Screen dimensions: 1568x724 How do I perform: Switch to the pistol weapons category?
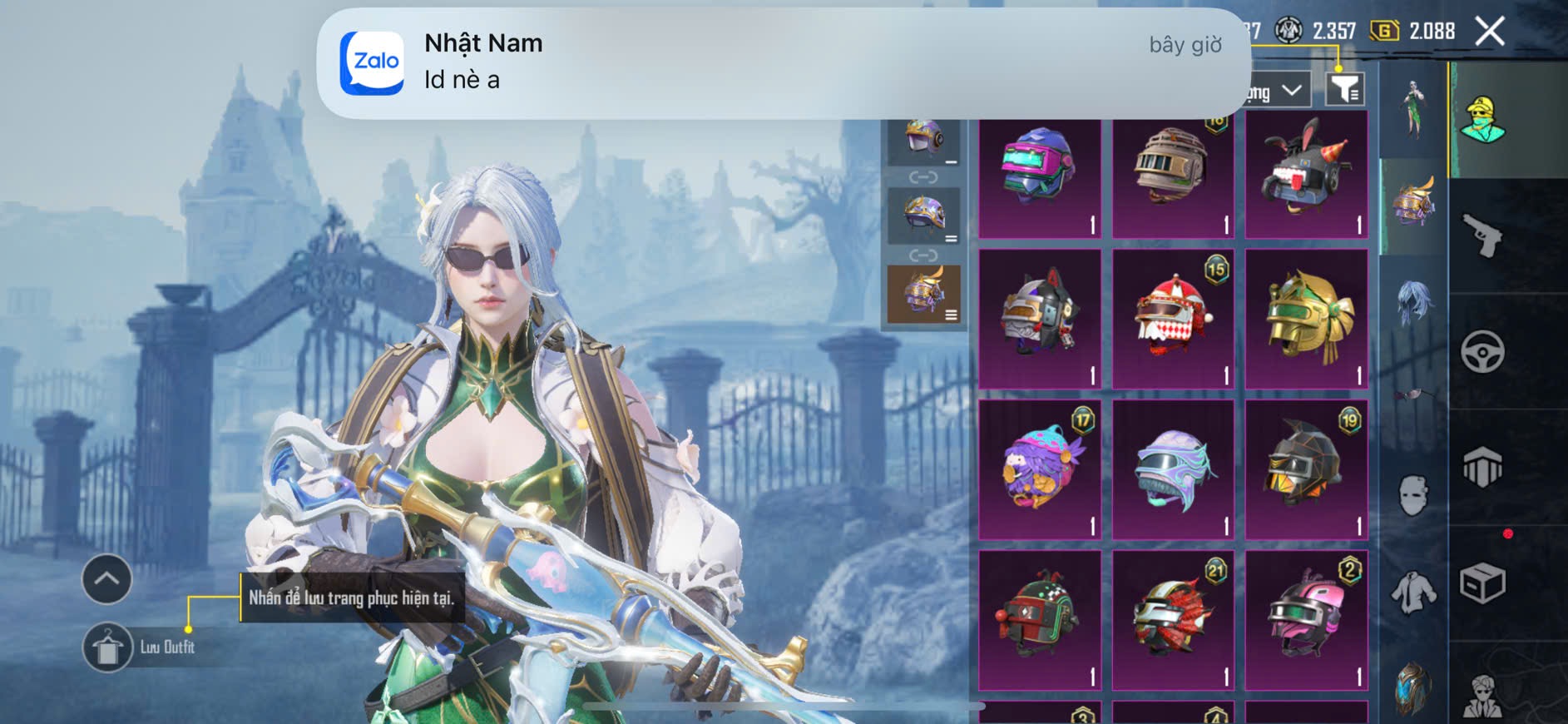1482,236
